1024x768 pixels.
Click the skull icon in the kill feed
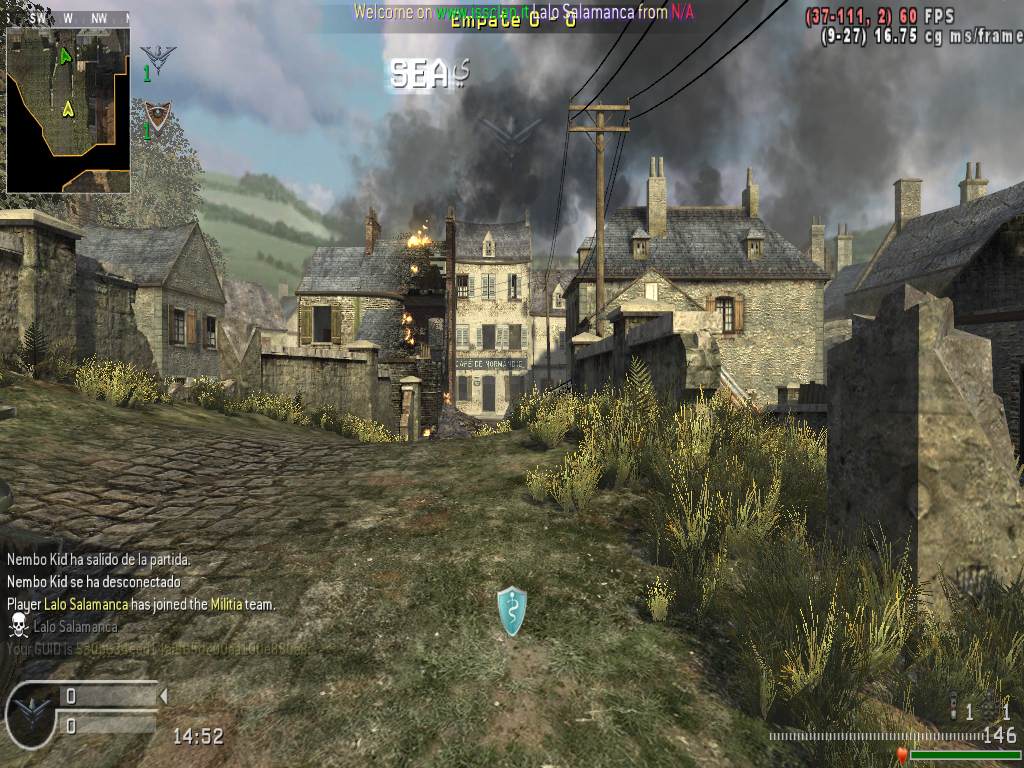pyautogui.click(x=17, y=626)
